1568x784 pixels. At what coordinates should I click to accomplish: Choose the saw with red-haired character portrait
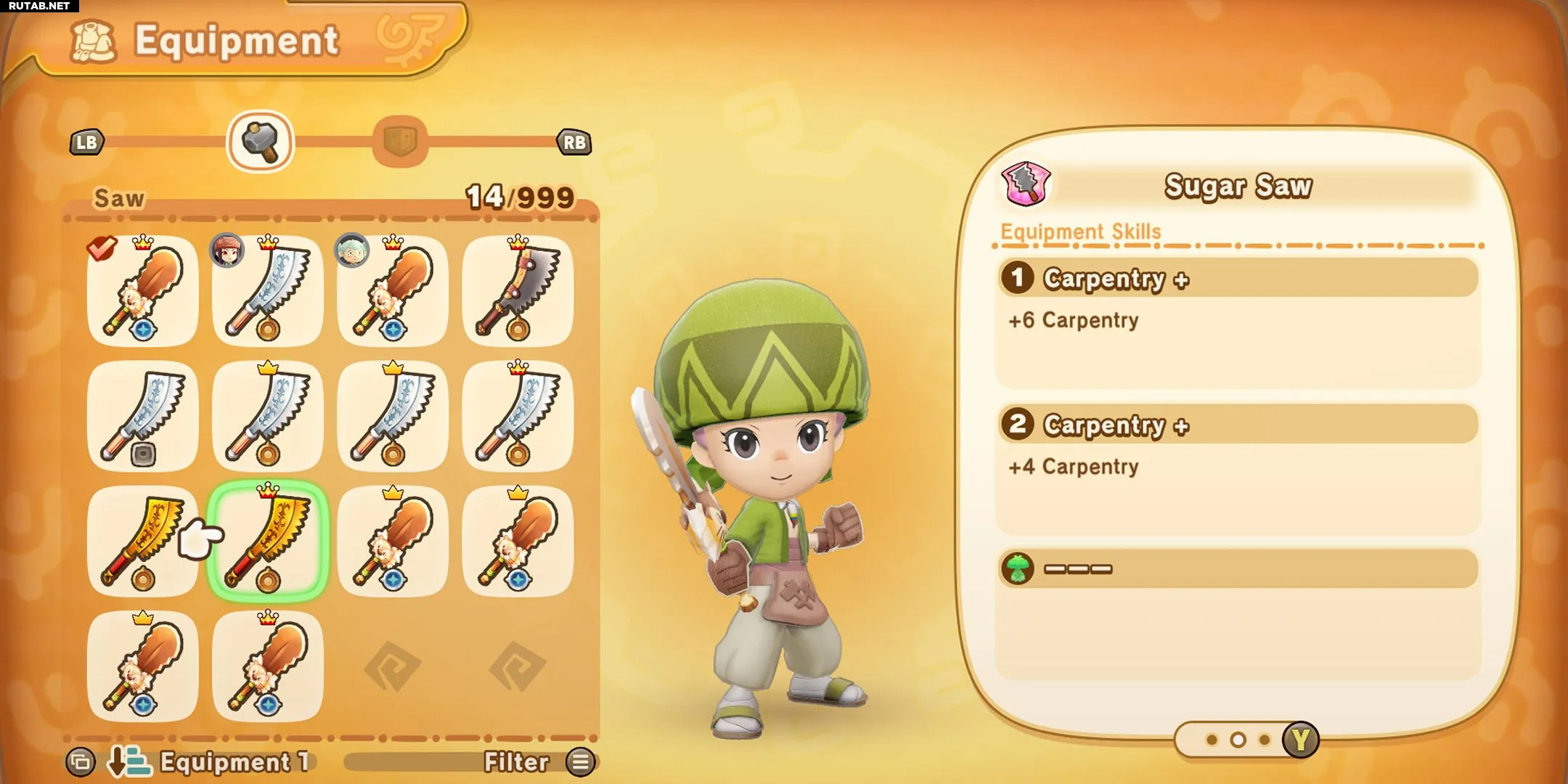pyautogui.click(x=268, y=290)
